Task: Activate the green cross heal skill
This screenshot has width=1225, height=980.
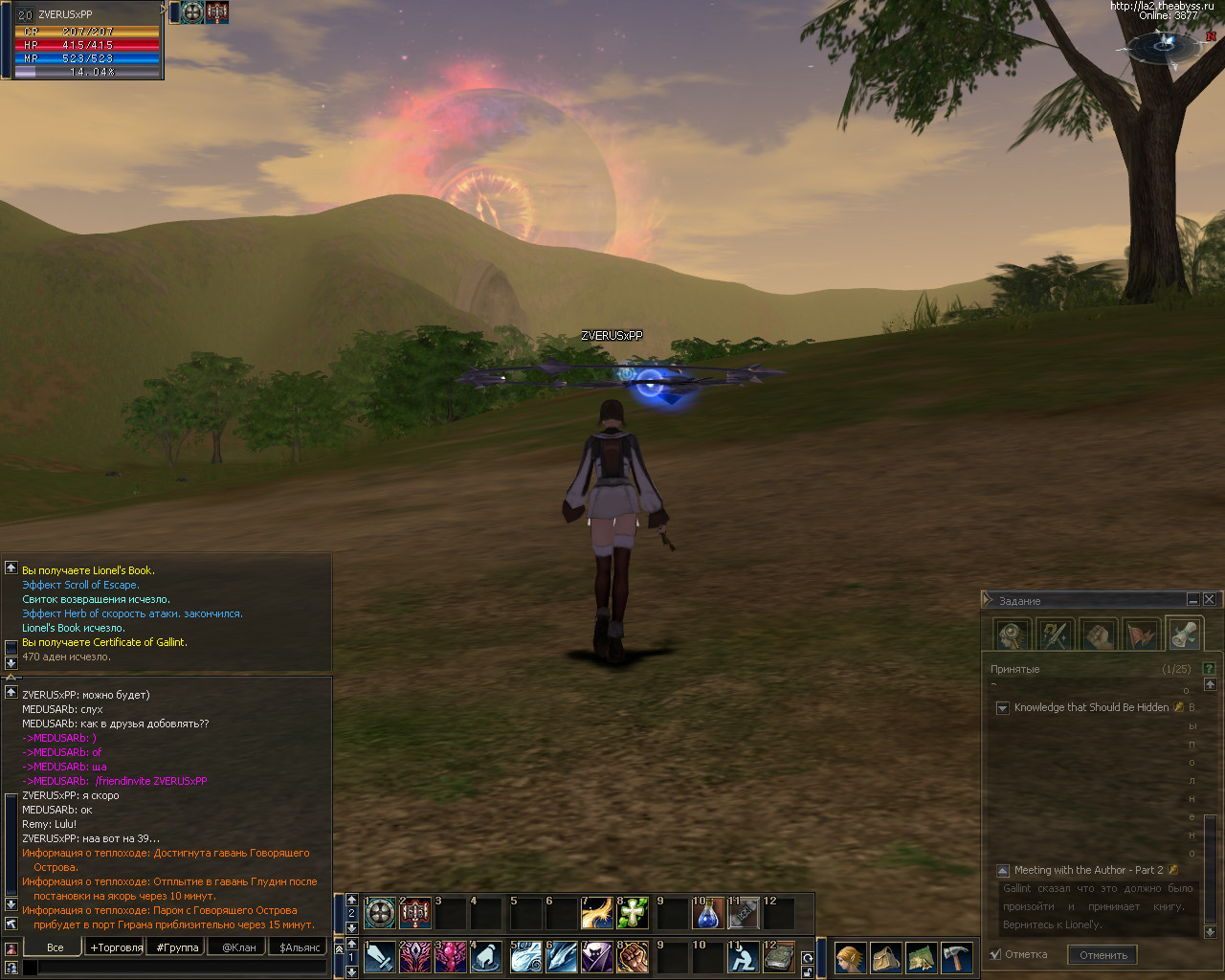Action: (x=632, y=914)
